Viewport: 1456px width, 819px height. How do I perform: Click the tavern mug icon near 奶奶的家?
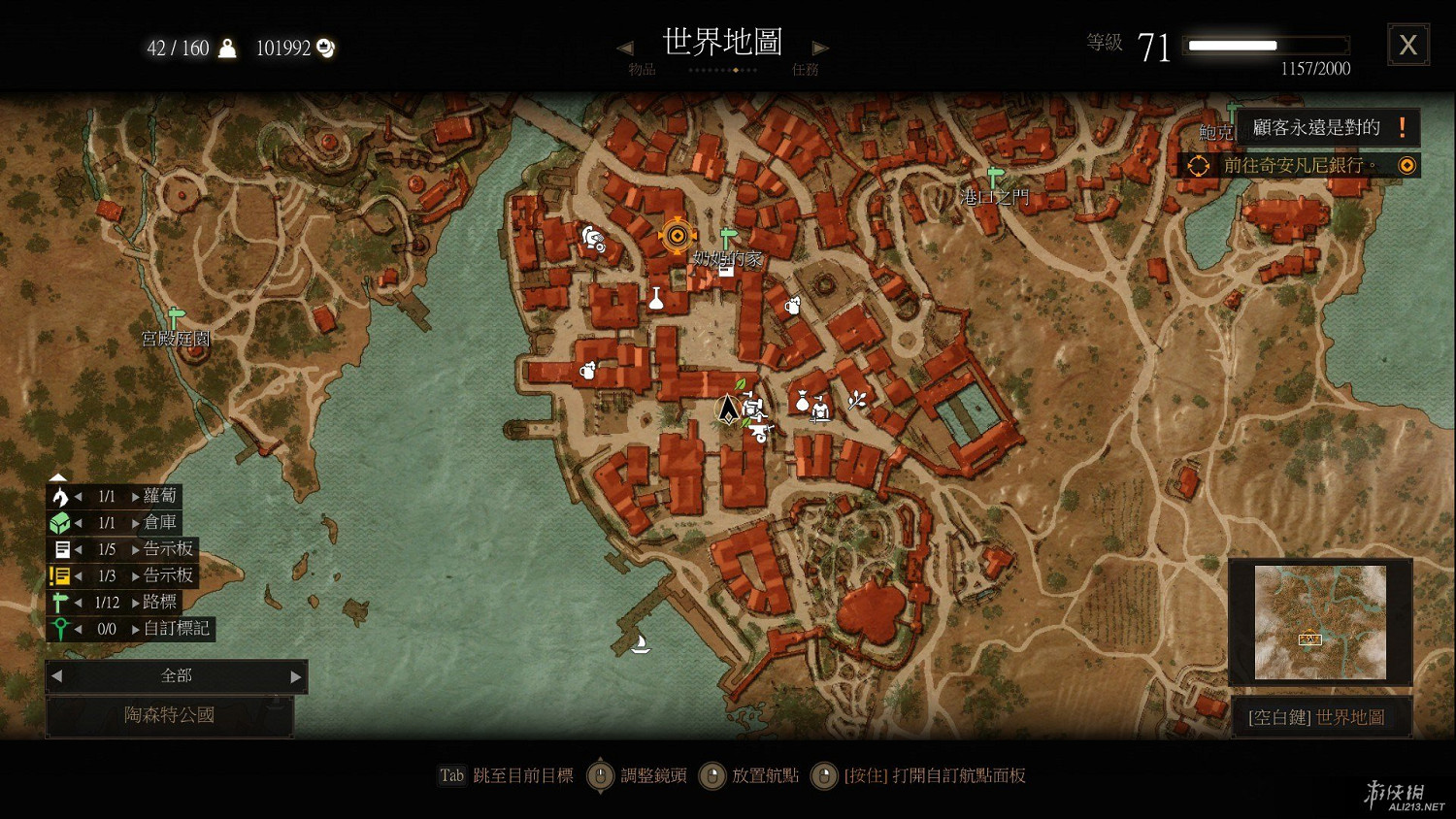793,305
